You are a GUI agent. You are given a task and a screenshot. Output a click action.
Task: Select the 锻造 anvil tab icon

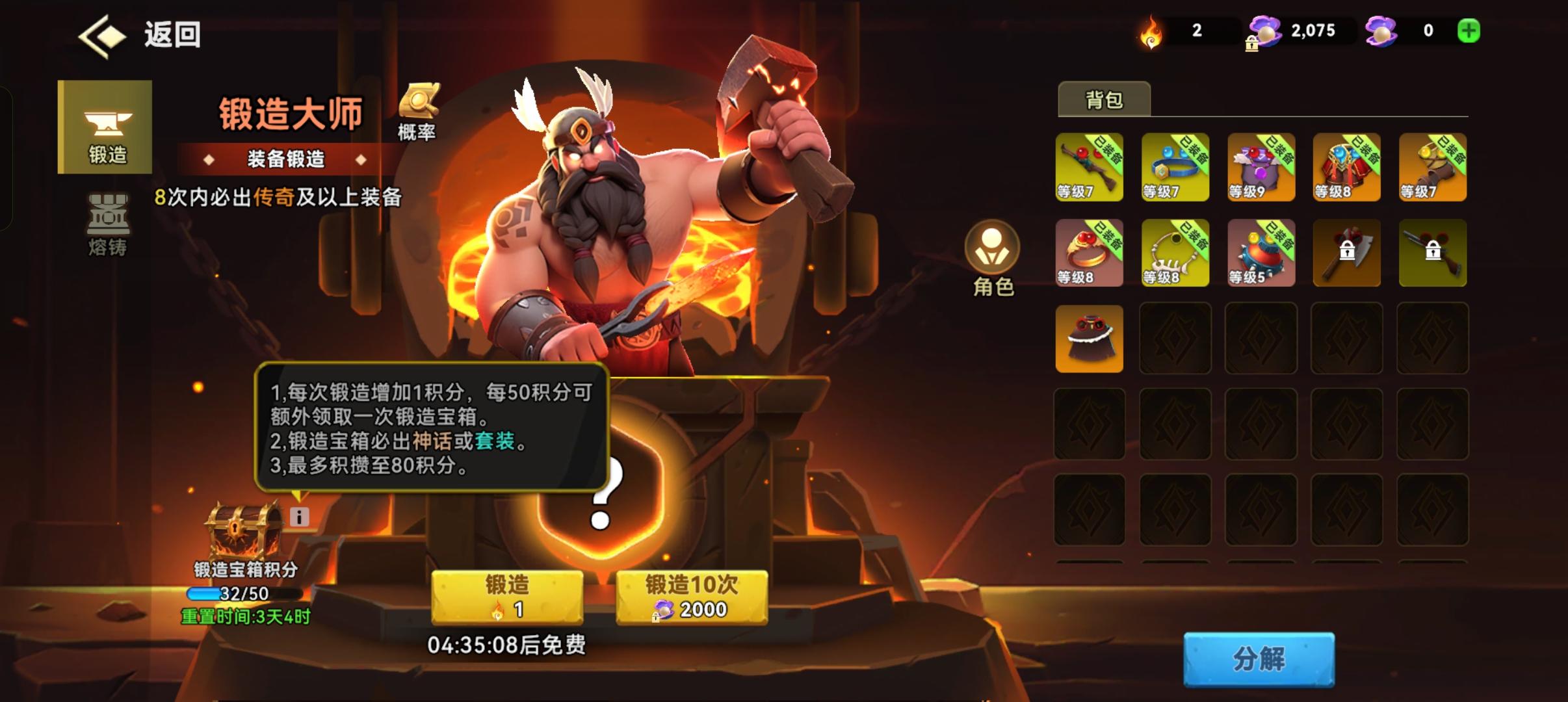104,127
